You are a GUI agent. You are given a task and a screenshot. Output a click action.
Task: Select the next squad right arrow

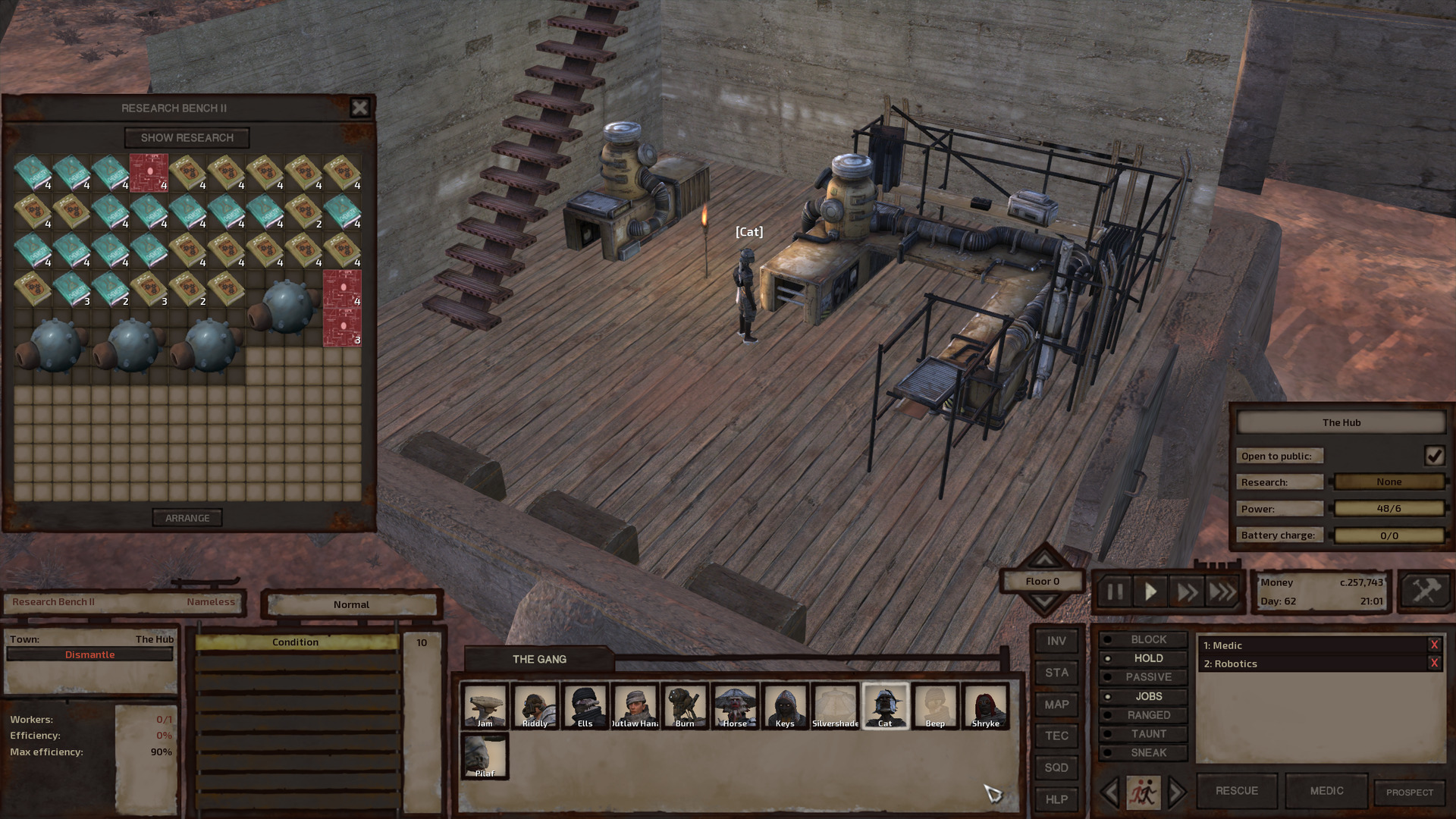point(1178,790)
